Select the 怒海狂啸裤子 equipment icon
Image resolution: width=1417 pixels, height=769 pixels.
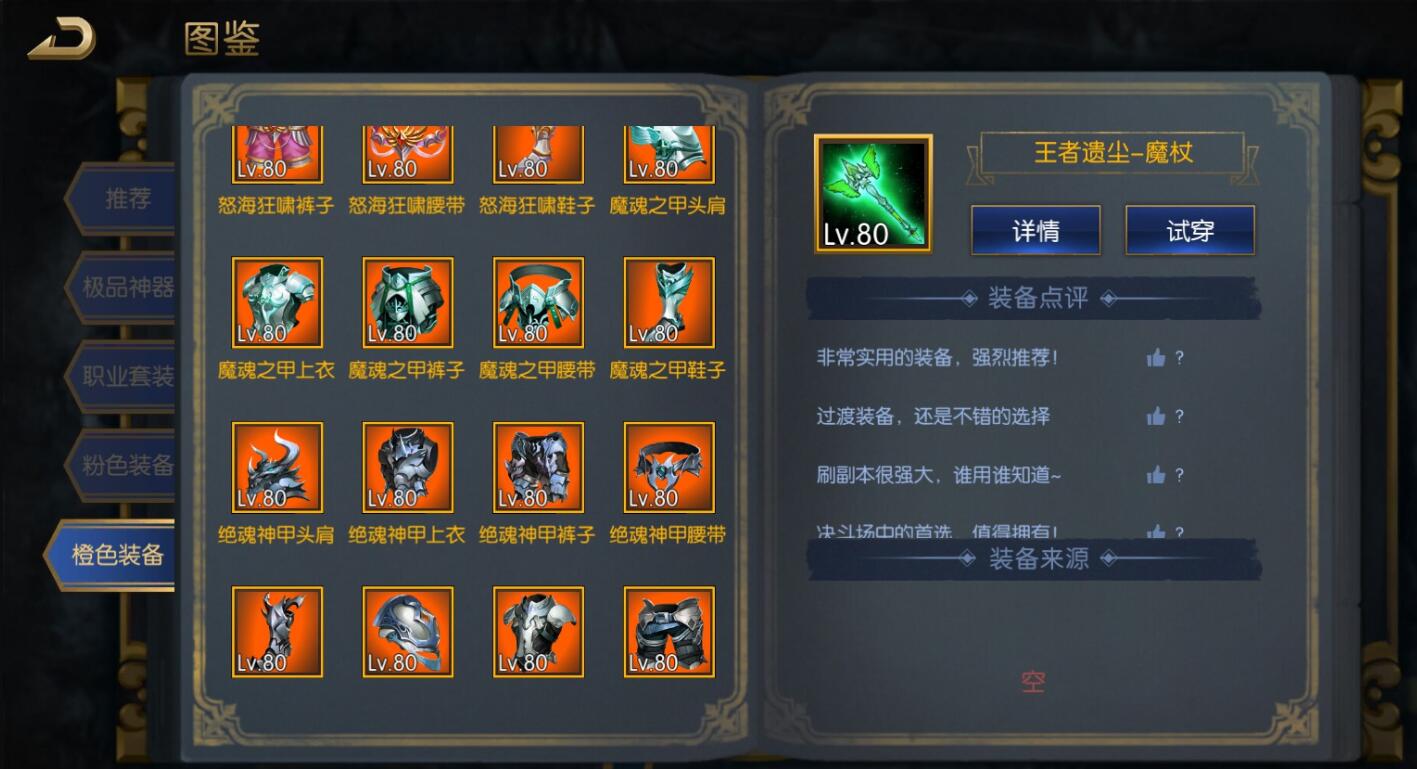[x=277, y=152]
